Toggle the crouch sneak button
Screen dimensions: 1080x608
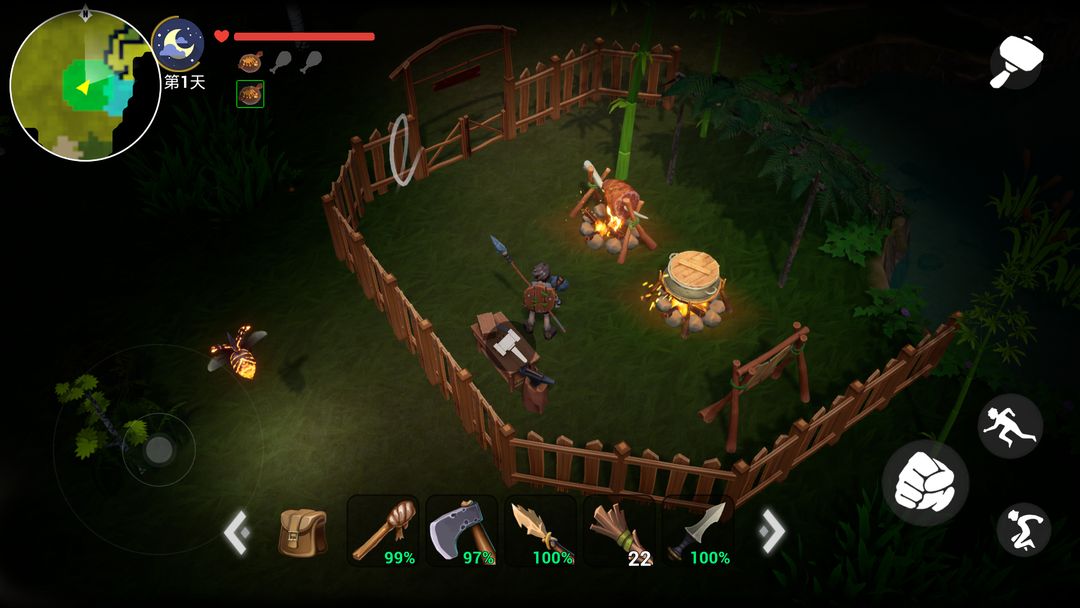pos(1023,529)
